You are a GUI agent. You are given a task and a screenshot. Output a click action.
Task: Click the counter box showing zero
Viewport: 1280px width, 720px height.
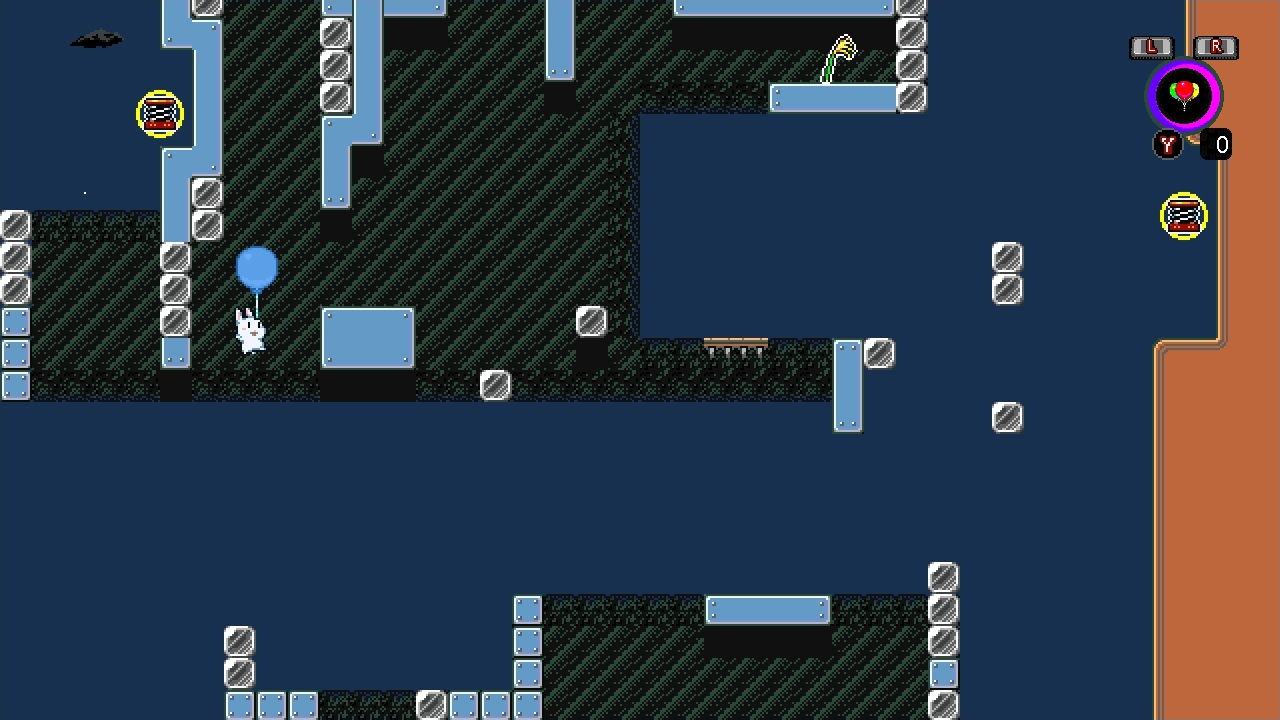pyautogui.click(x=1220, y=145)
